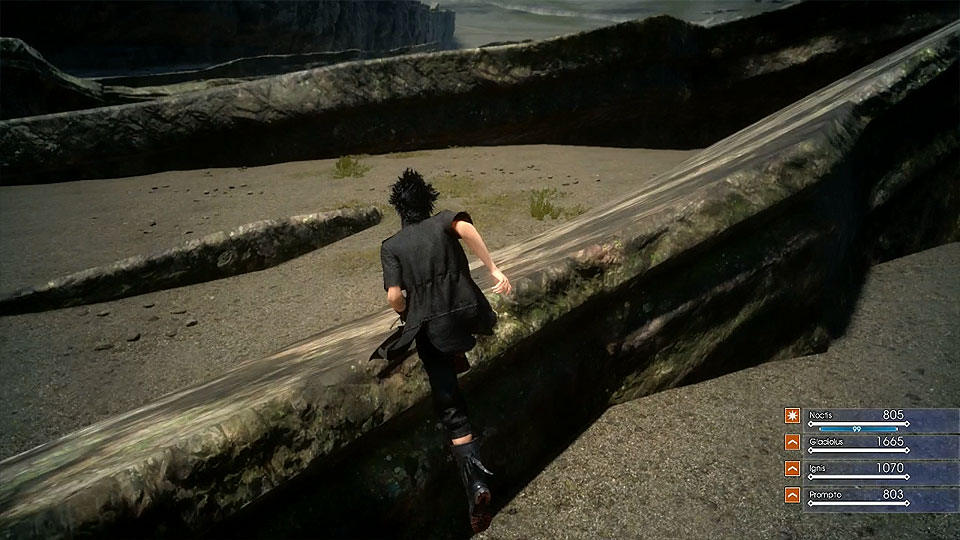Image resolution: width=960 pixels, height=540 pixels.
Task: Choose the chevron icon beside Ignis
Action: click(x=791, y=468)
